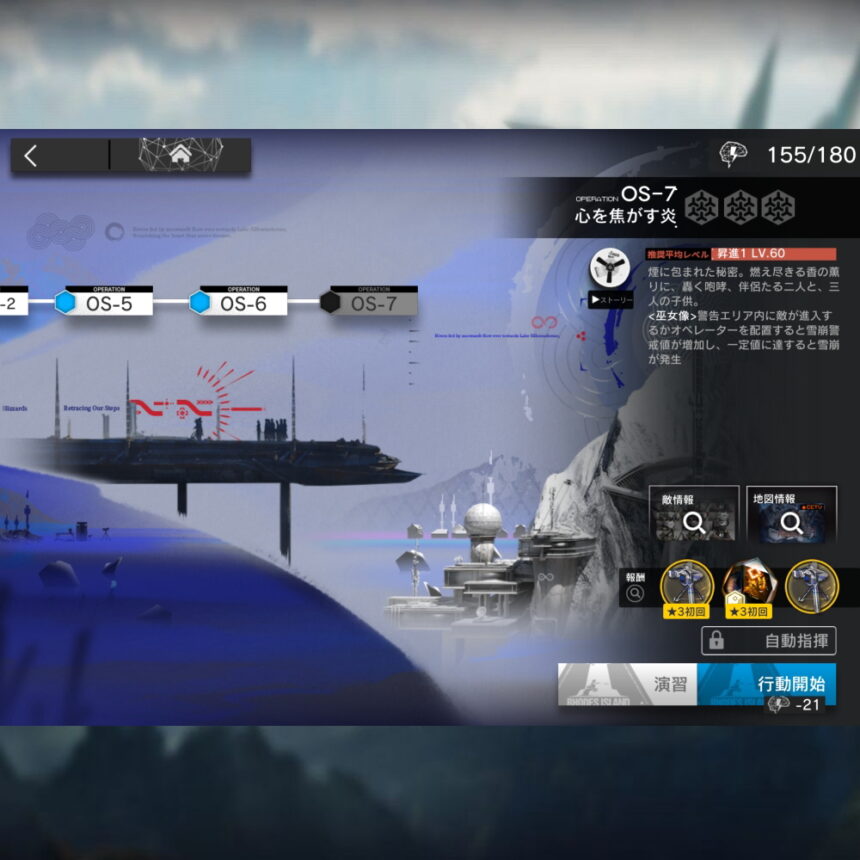The image size is (860, 860).
Task: View 地図情報 map information
Action: pos(791,514)
